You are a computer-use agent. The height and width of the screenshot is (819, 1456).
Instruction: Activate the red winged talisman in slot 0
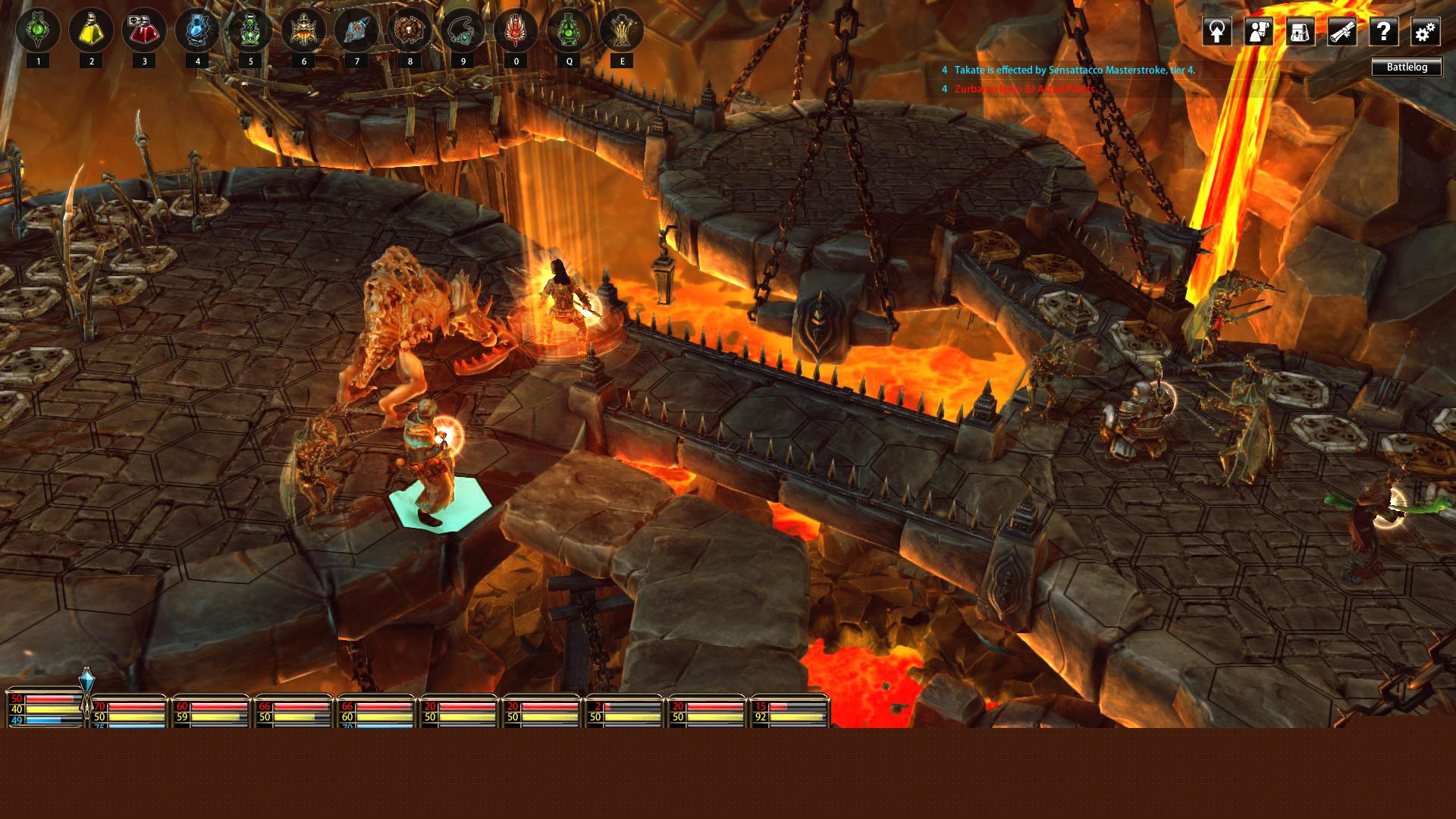[x=516, y=30]
